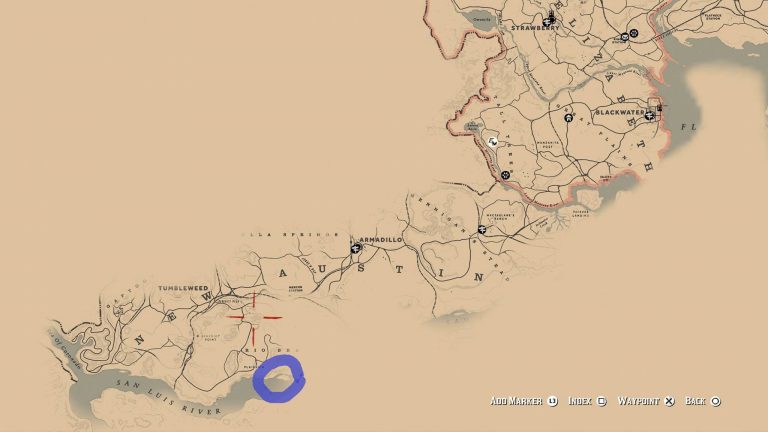Click the Tumbleweed town label
Viewport: 768px width, 432px height.
coord(181,287)
